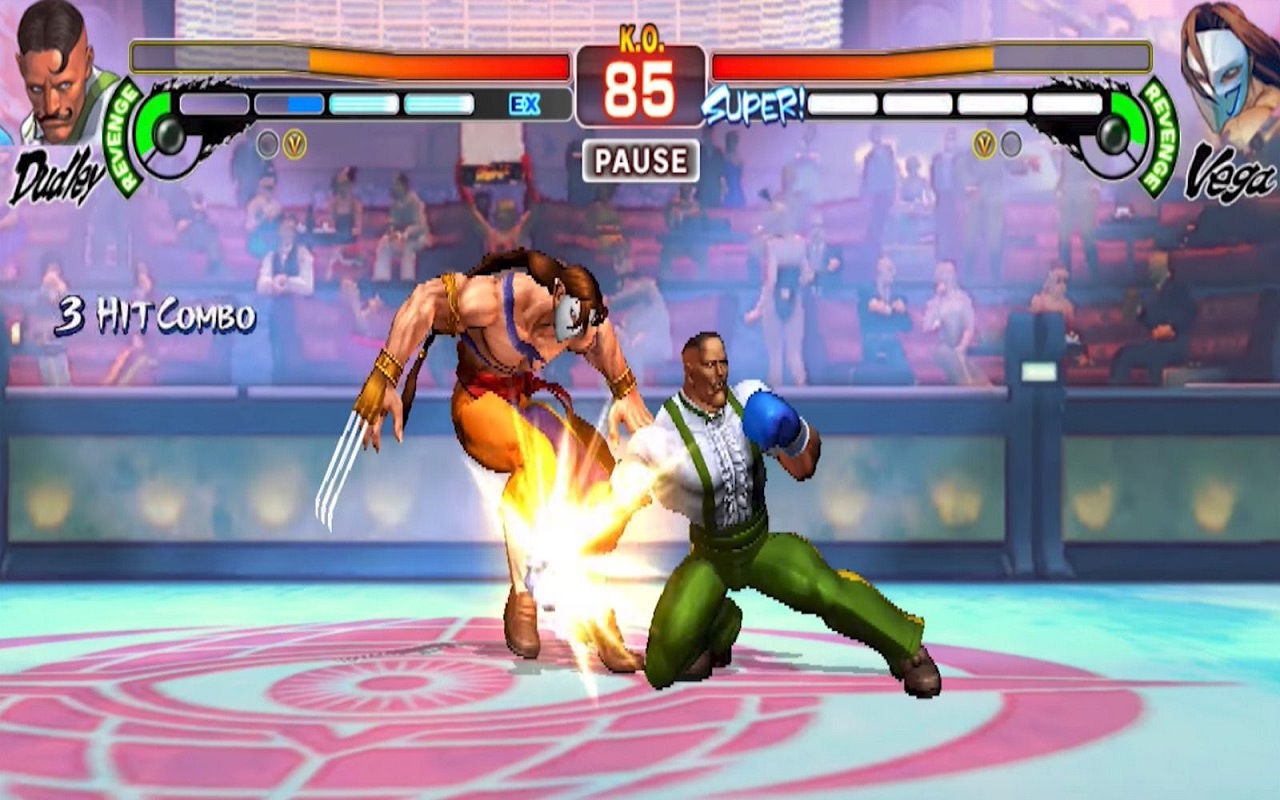Viewport: 1280px width, 800px height.
Task: Activate the SUPER! gauge on Vega's side
Action: point(755,104)
